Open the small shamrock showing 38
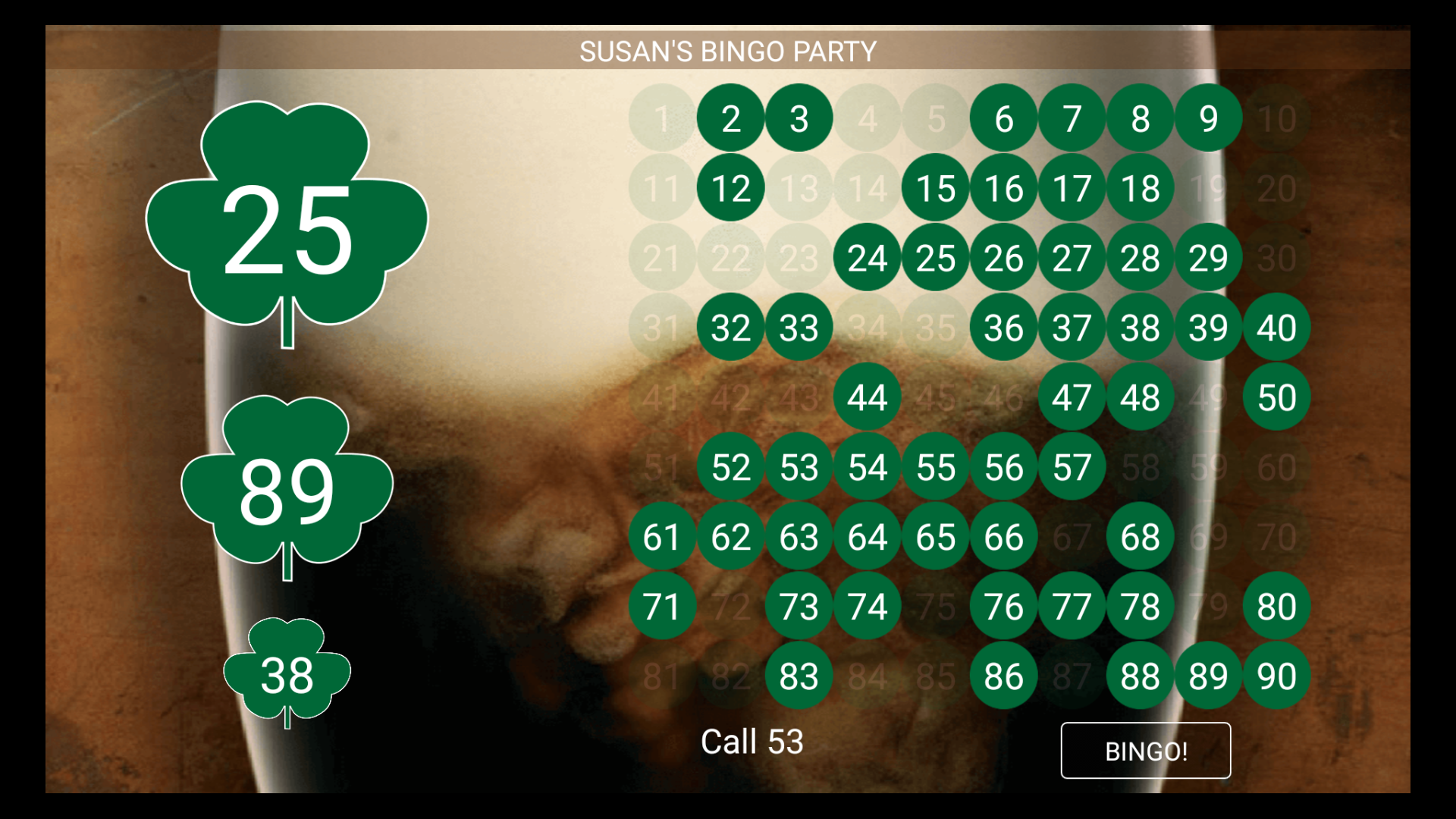 [x=287, y=675]
